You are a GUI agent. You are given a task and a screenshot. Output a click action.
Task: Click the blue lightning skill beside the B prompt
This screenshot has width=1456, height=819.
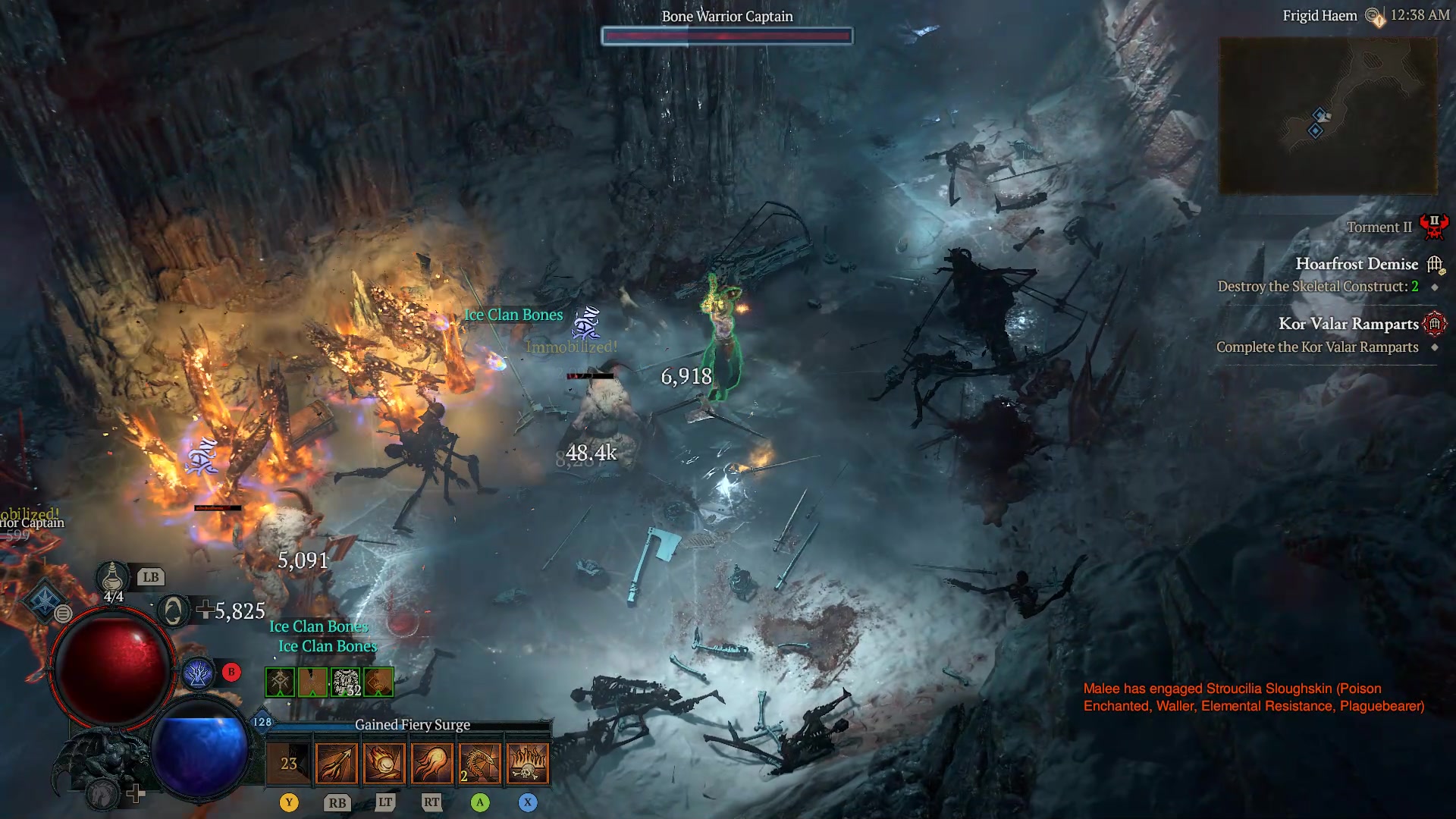(197, 673)
